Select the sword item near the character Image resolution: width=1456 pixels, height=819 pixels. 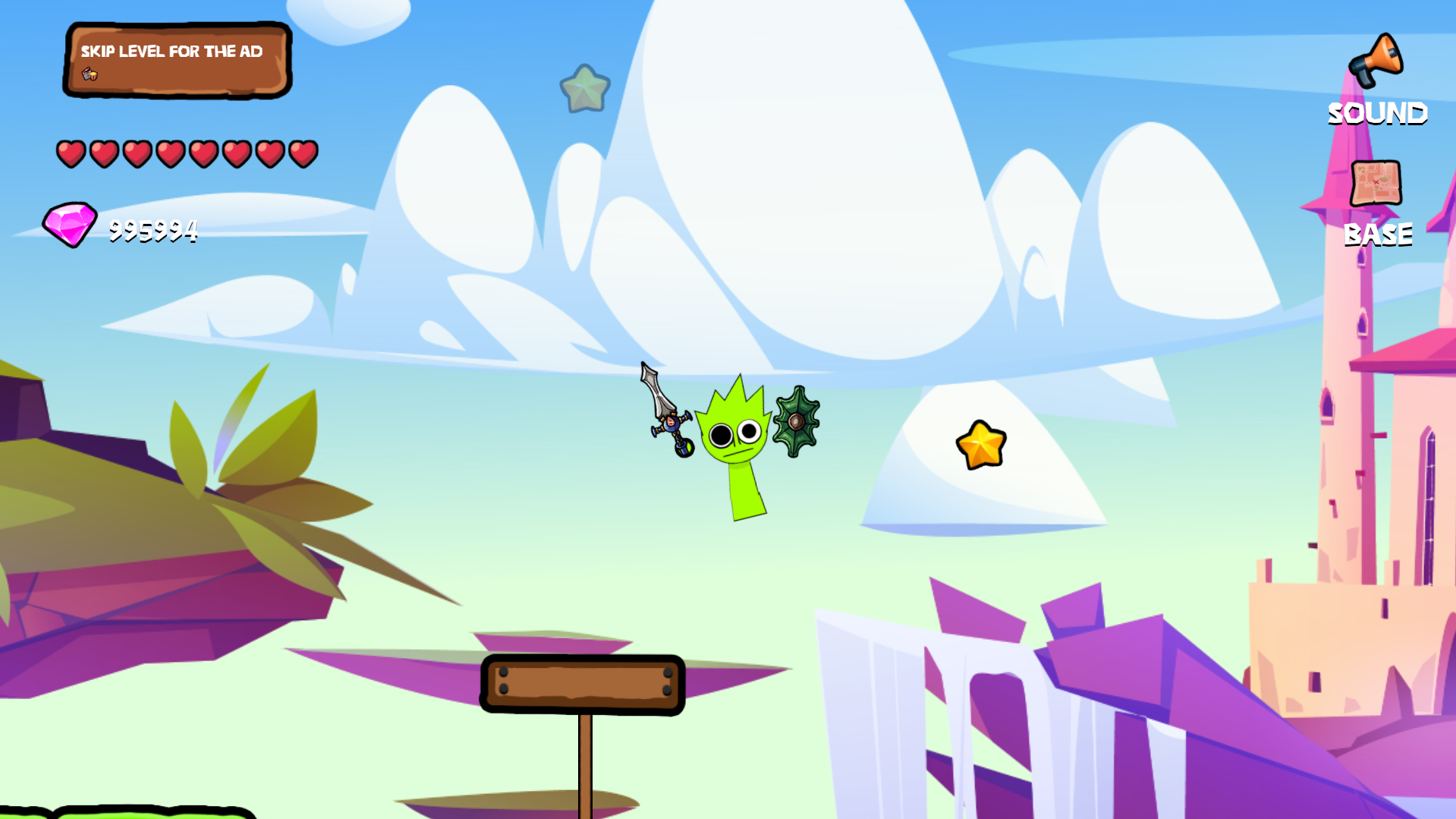663,410
